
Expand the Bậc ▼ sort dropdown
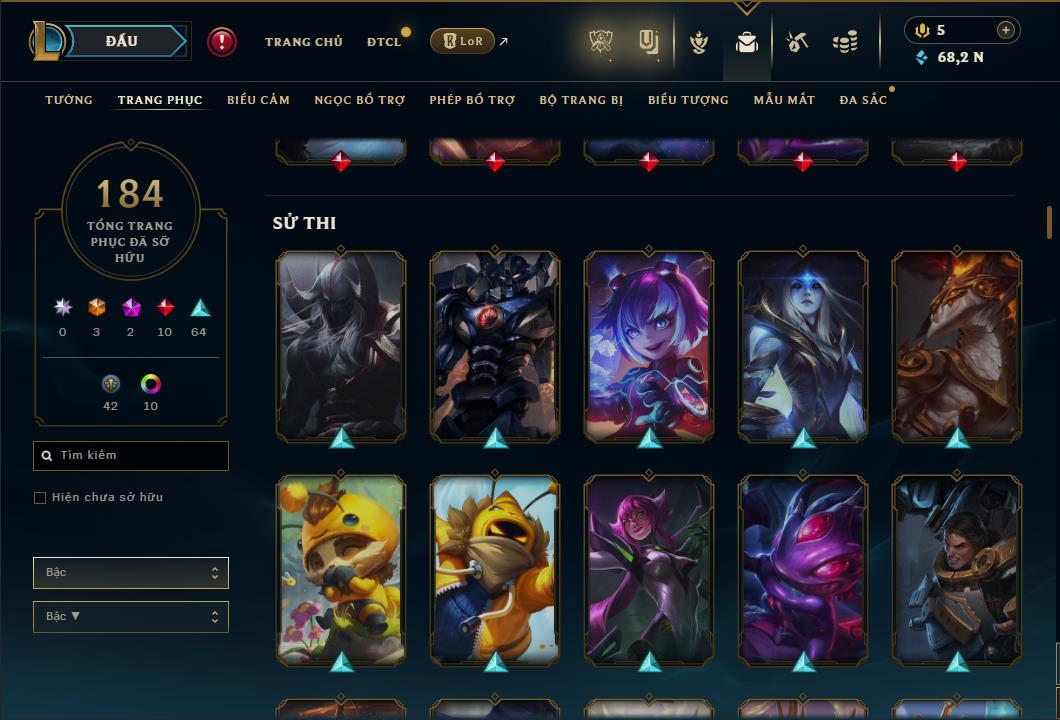point(131,617)
